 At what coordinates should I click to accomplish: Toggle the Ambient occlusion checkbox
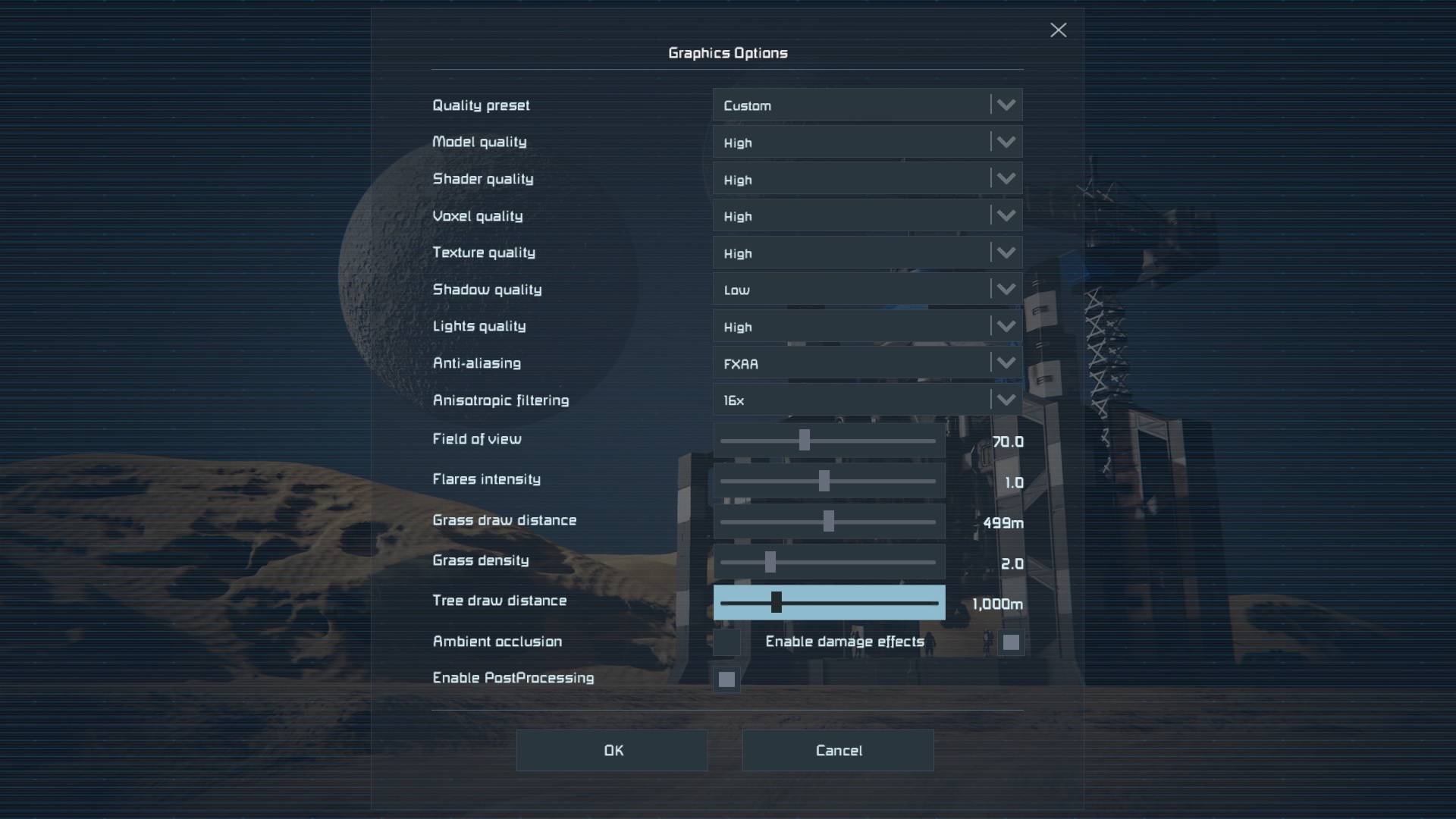tap(726, 642)
